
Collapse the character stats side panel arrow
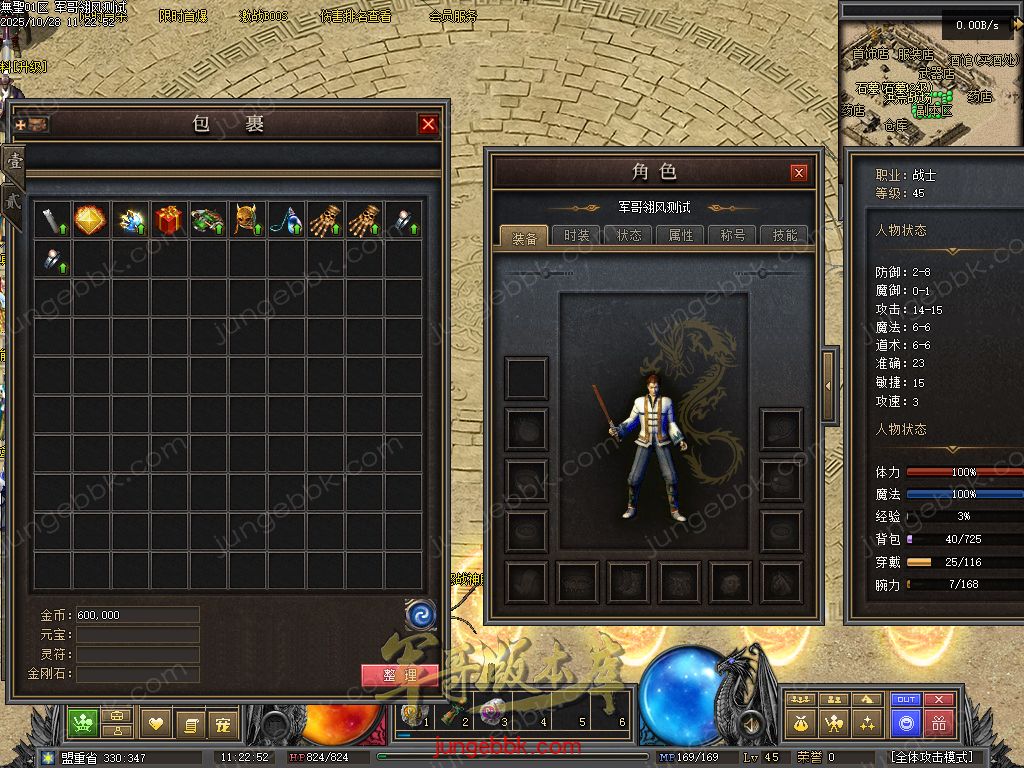tap(829, 385)
